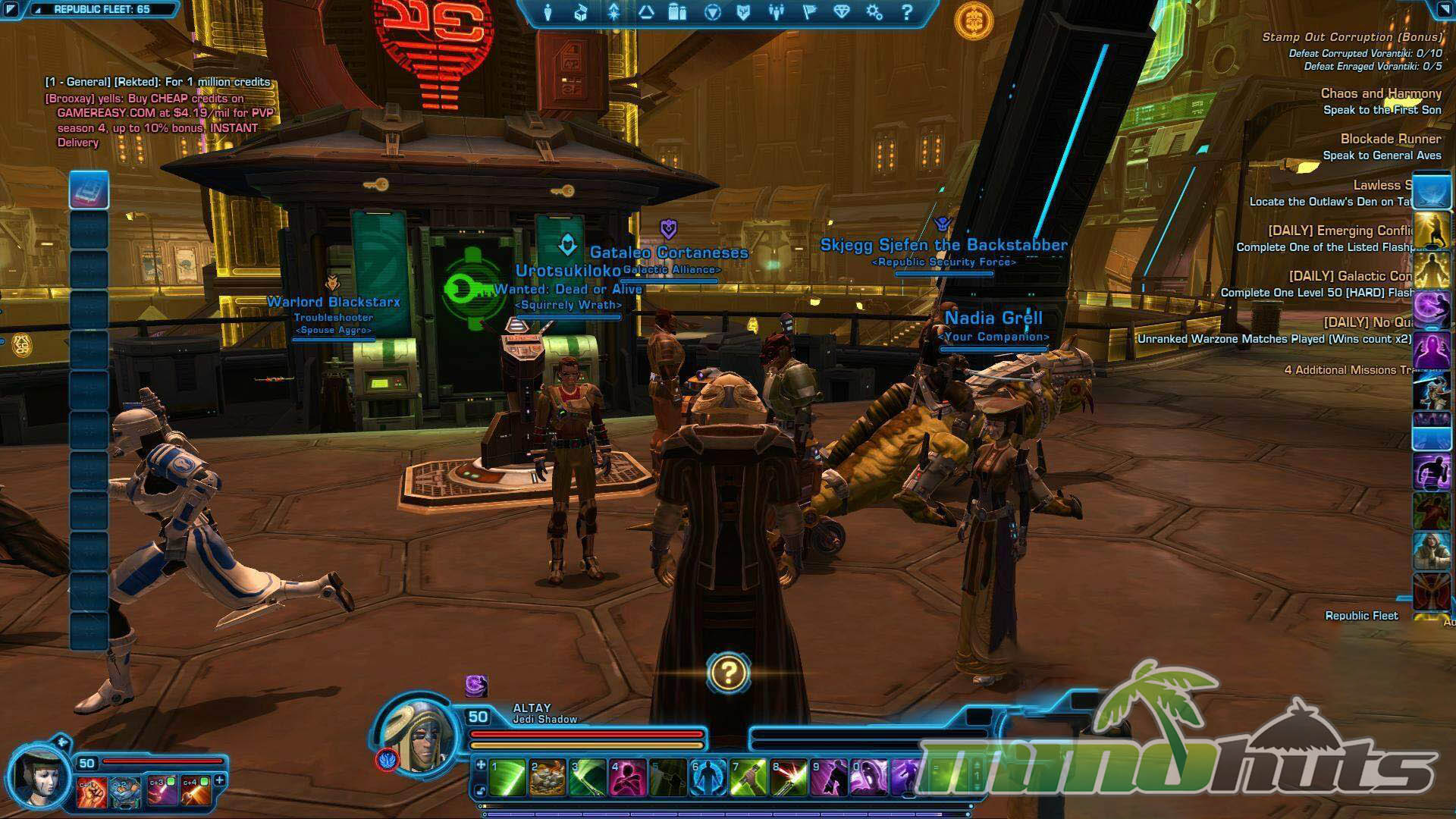Open preferences via the gears icon

[874, 13]
